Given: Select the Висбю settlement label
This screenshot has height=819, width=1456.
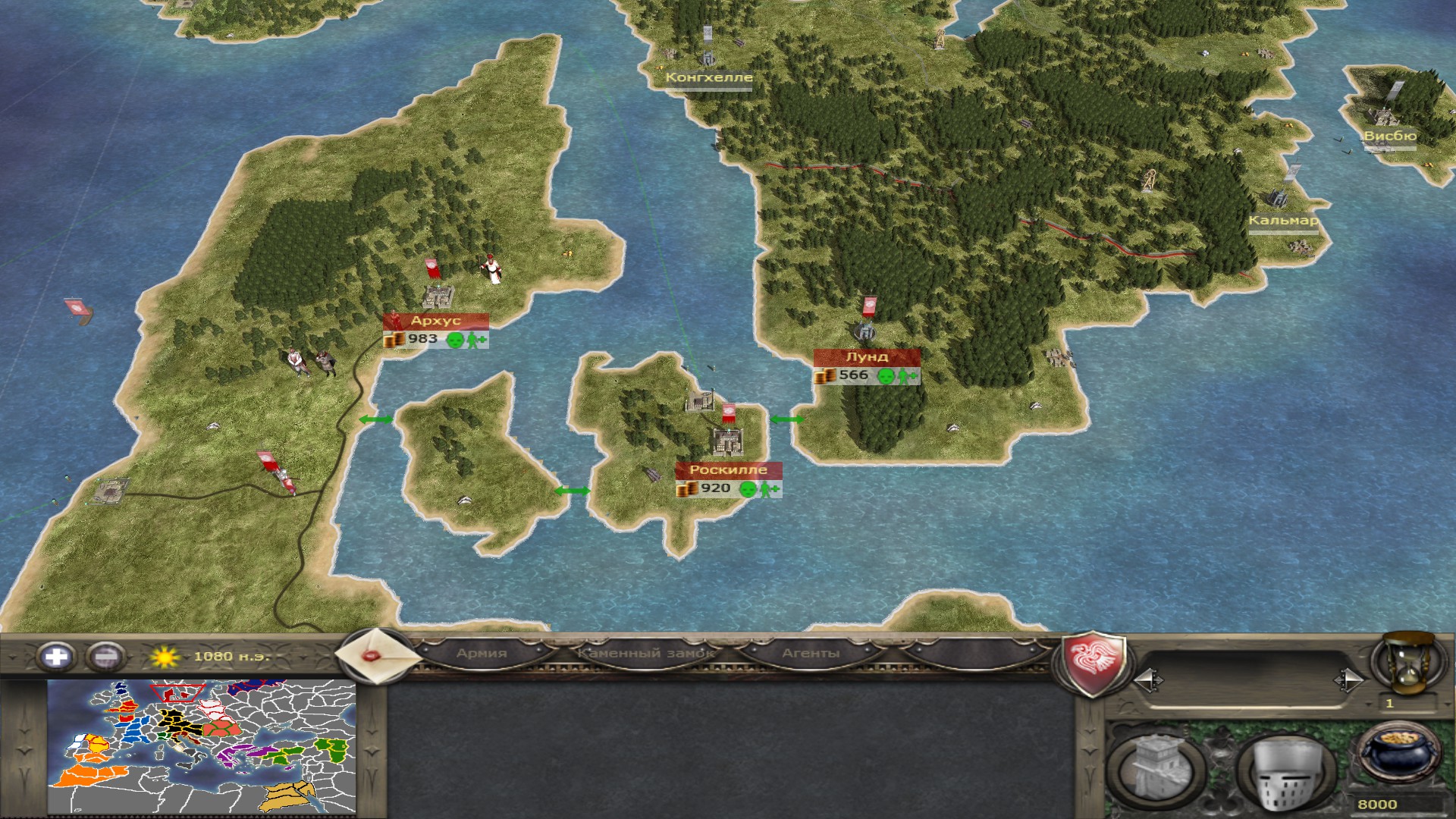Looking at the screenshot, I should pos(1389,136).
